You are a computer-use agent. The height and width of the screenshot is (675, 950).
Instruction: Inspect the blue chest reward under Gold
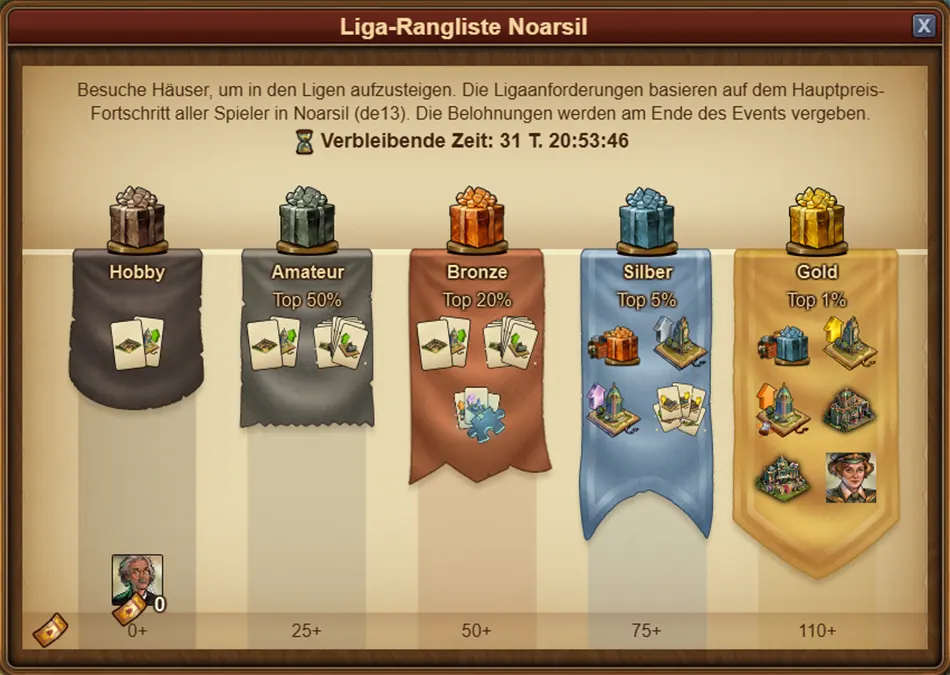click(783, 343)
